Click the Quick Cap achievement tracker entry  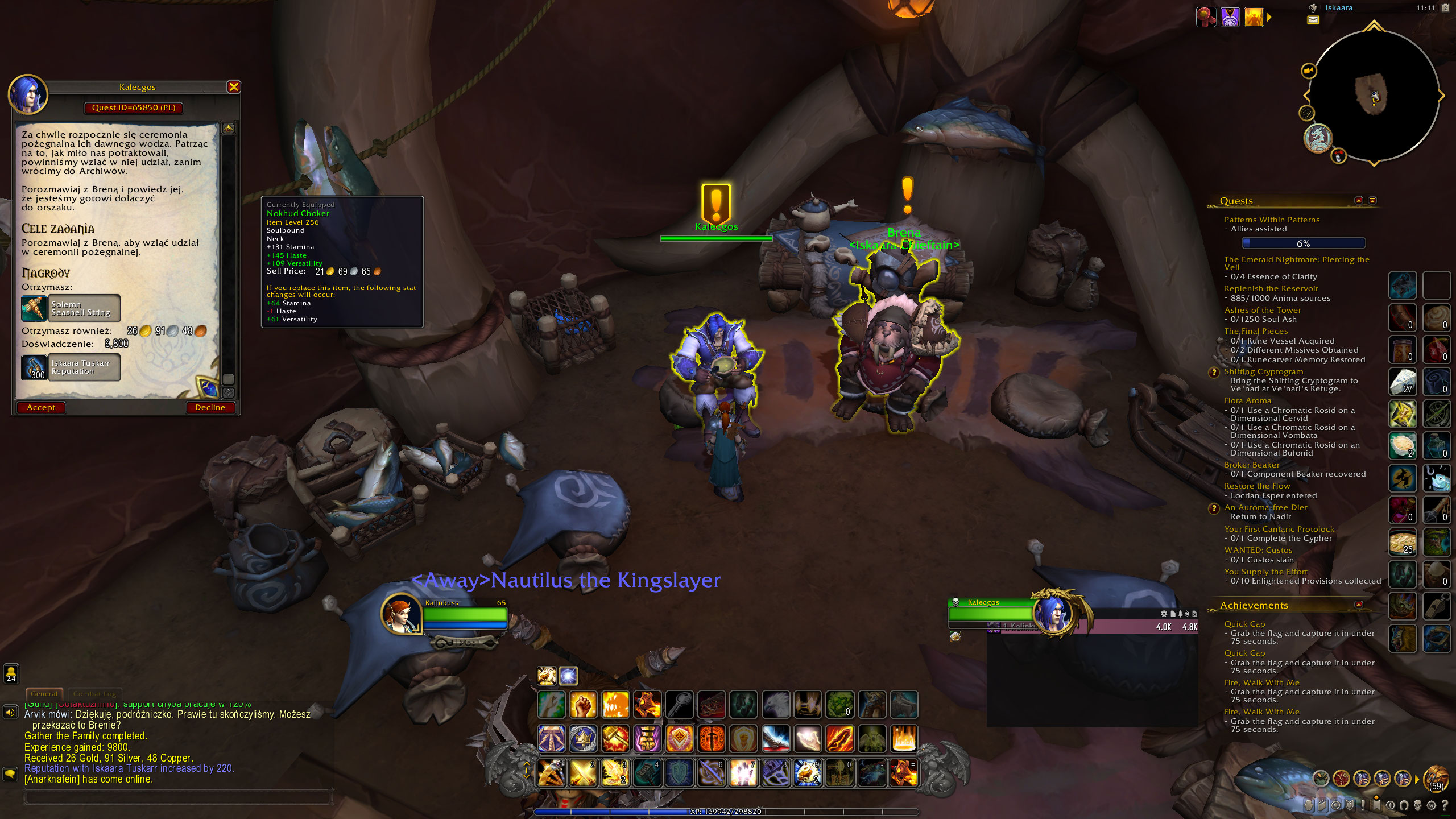(x=1244, y=624)
